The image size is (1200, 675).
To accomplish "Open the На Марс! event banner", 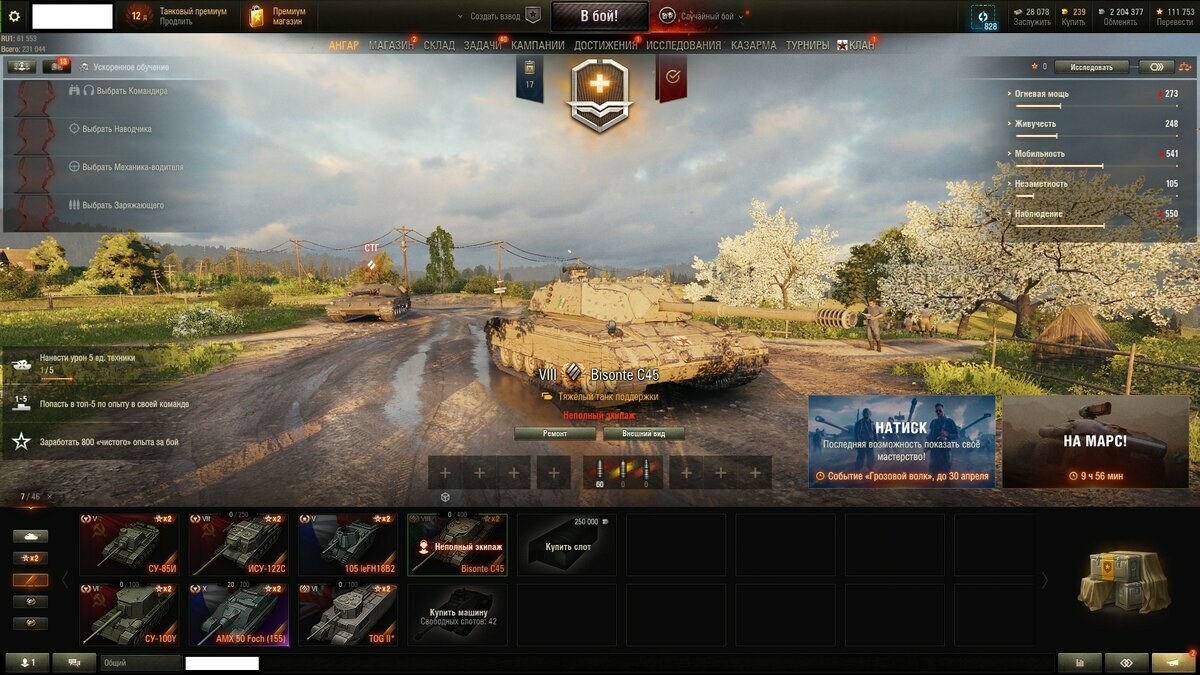I will [1095, 441].
